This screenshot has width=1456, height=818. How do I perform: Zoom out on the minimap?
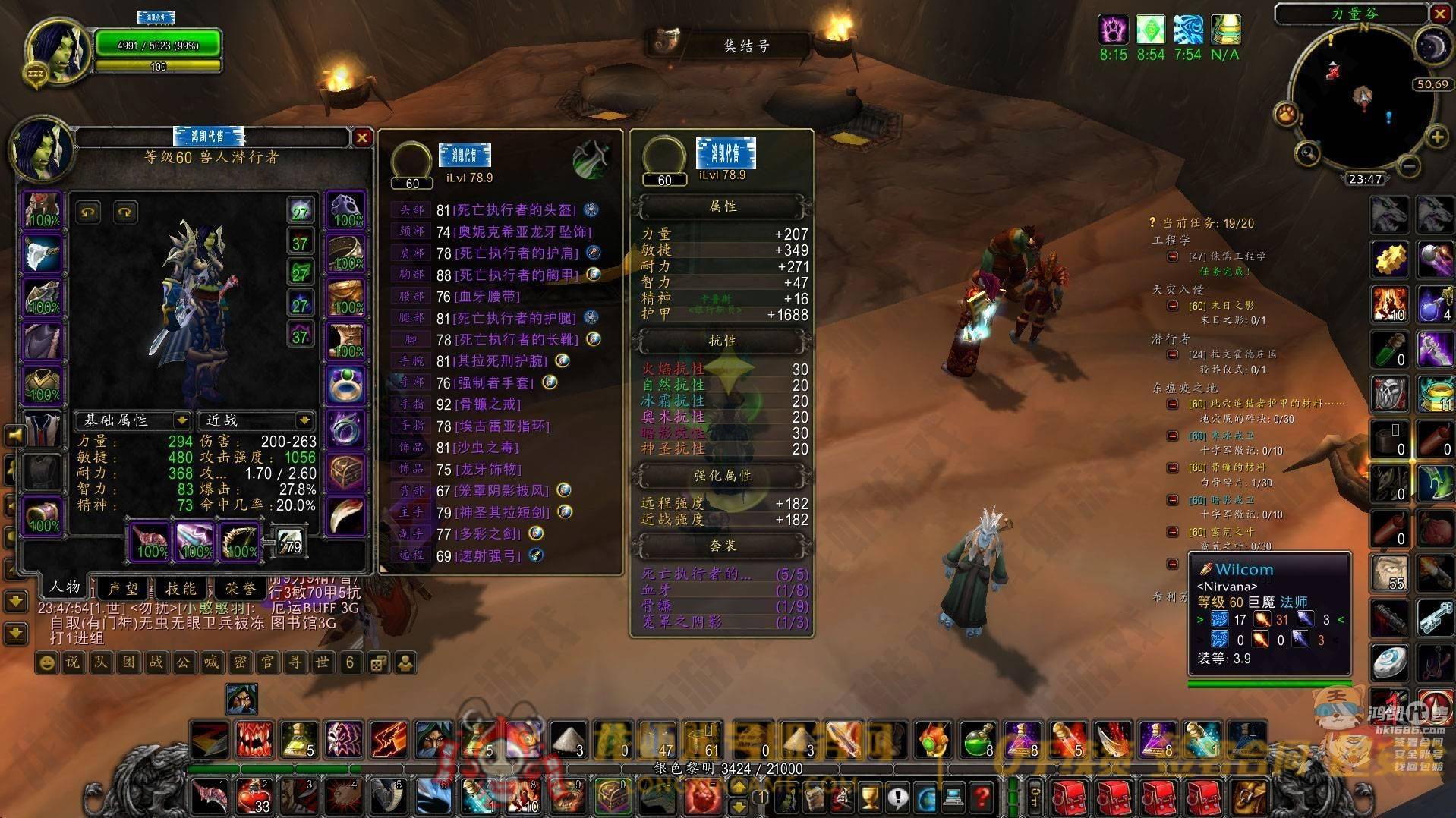1408,165
